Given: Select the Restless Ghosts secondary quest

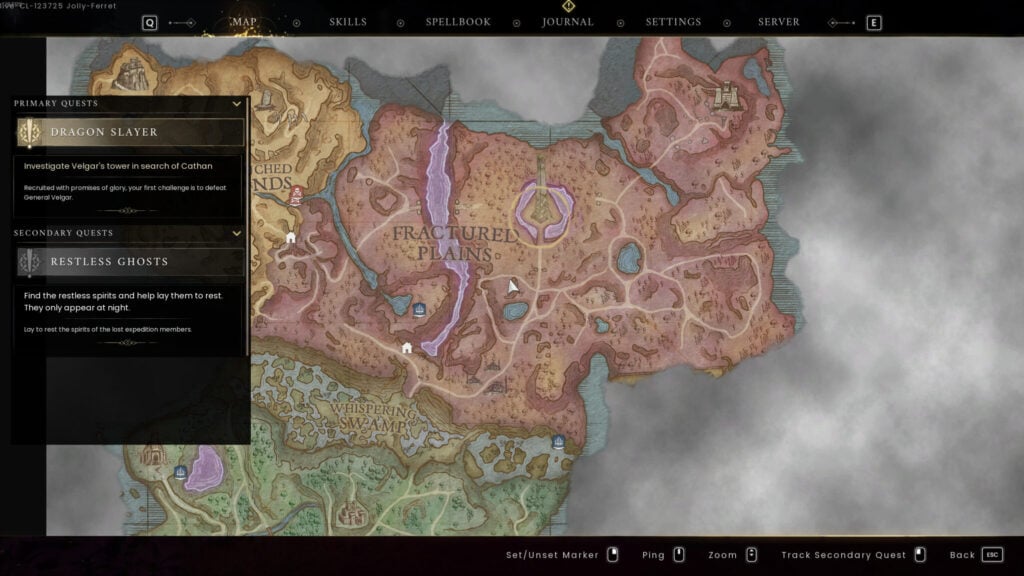Looking at the screenshot, I should point(130,262).
